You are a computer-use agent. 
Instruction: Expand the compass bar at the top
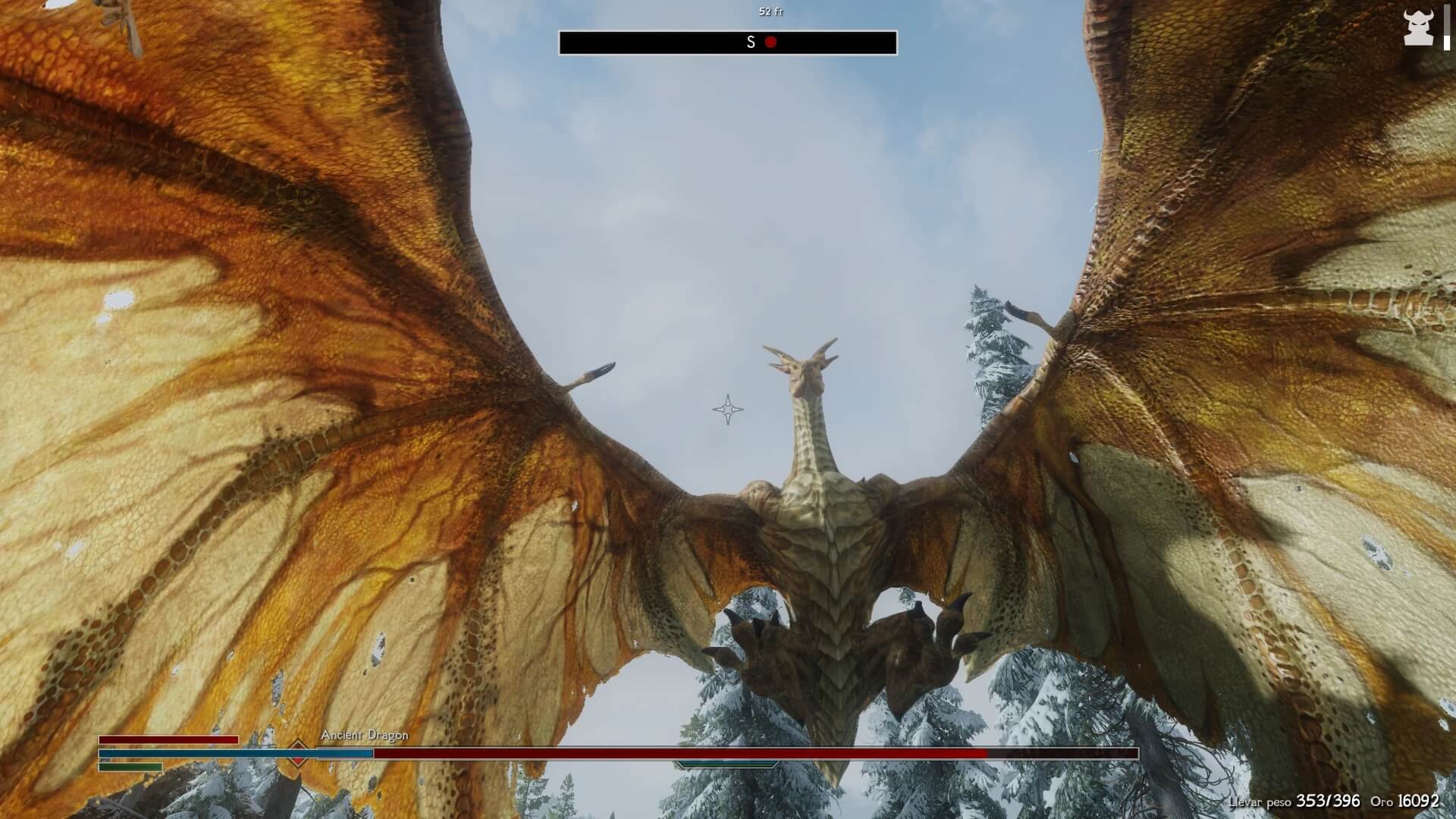tap(727, 42)
